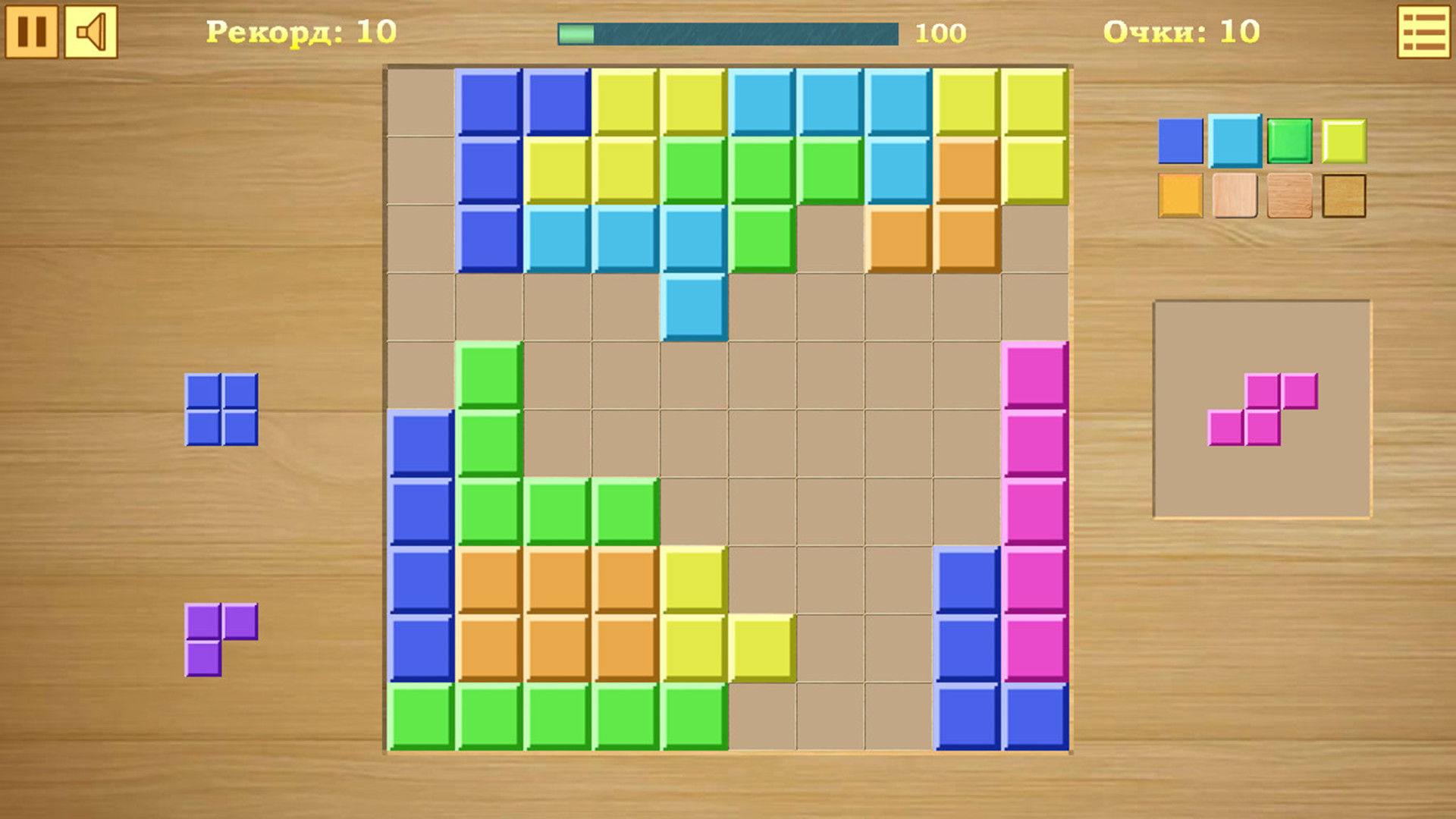Click the Рекорд: 10 record label
1456x819 pixels.
click(301, 32)
